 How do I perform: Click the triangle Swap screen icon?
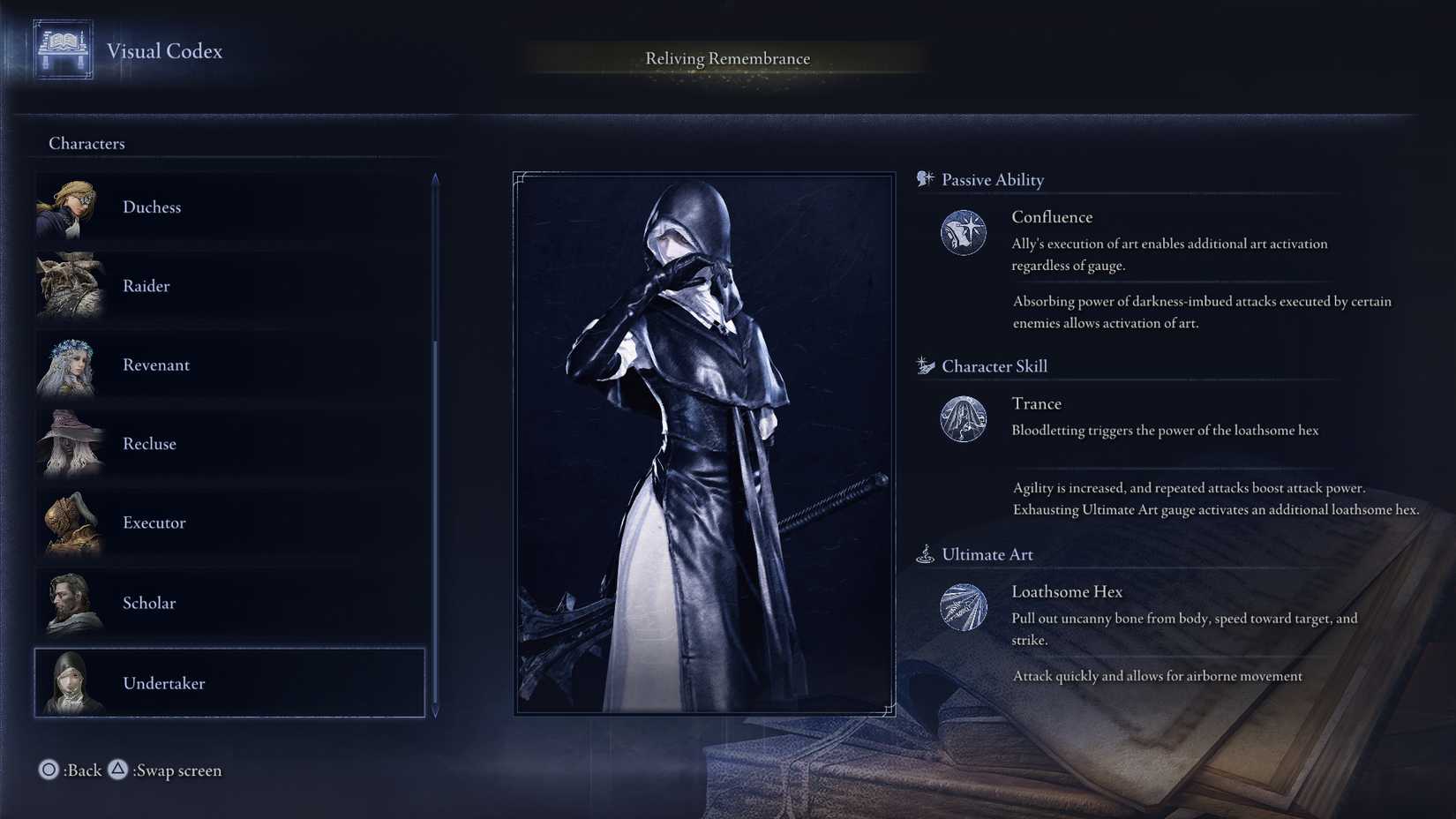click(119, 770)
